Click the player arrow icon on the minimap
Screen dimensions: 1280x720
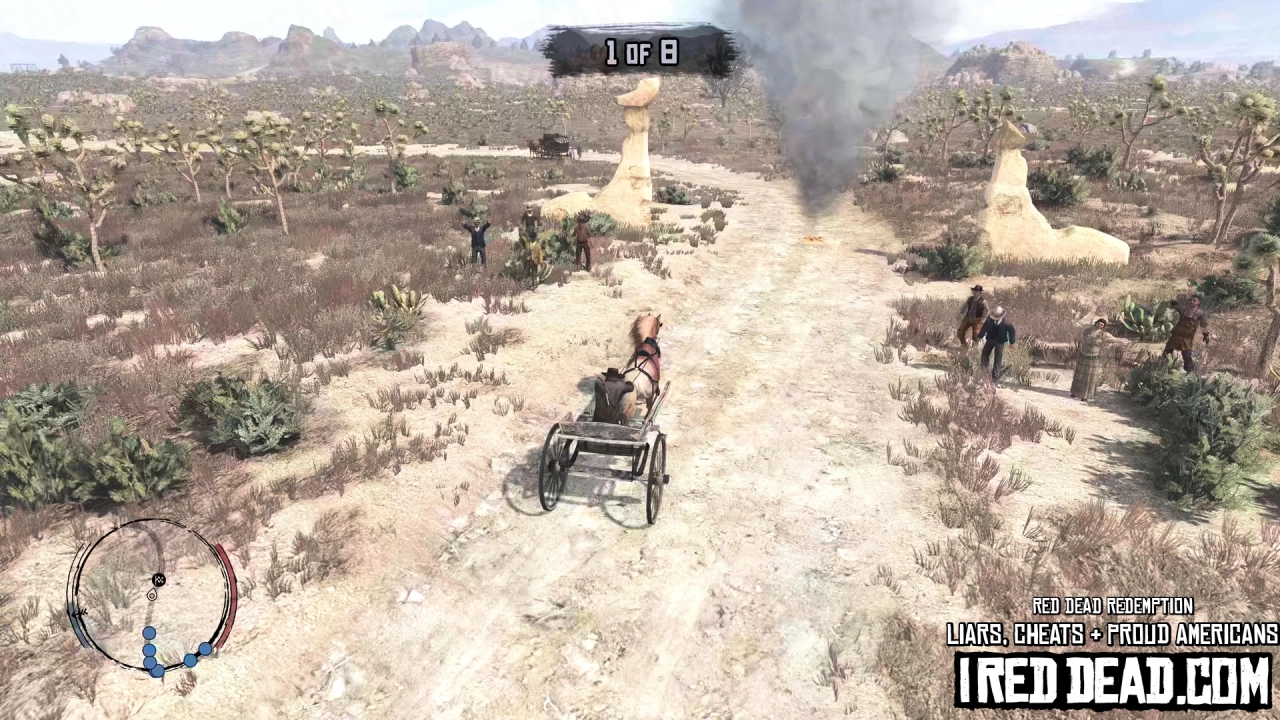pos(152,595)
